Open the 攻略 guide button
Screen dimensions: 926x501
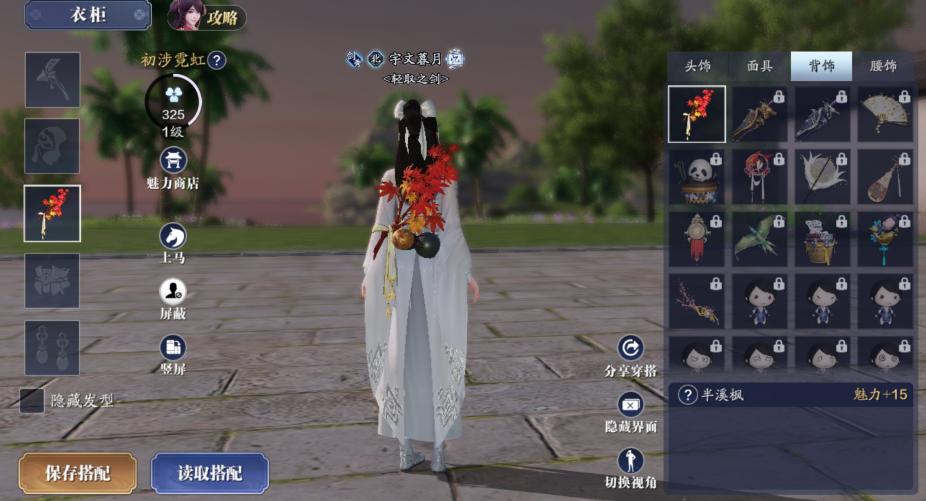(207, 16)
